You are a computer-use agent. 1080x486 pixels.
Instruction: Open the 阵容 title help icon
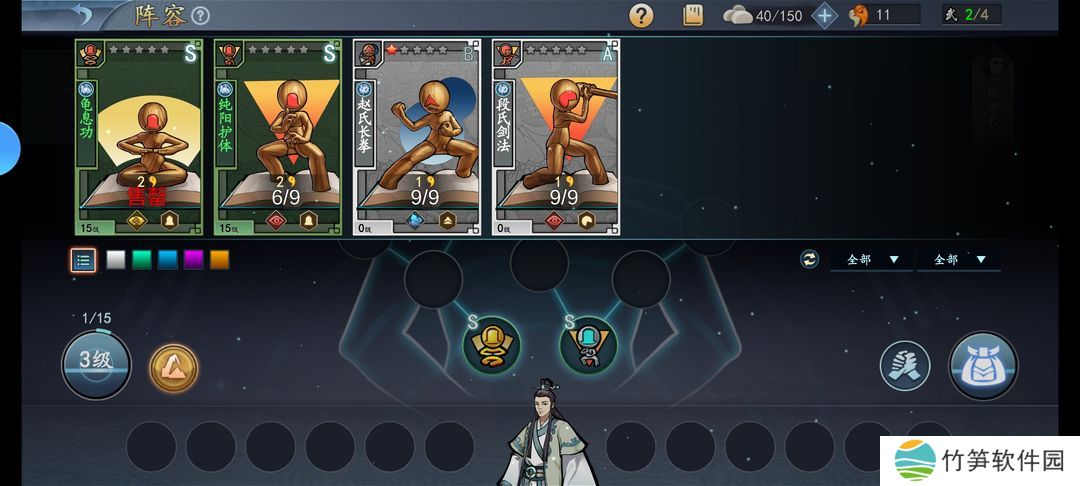pyautogui.click(x=200, y=16)
